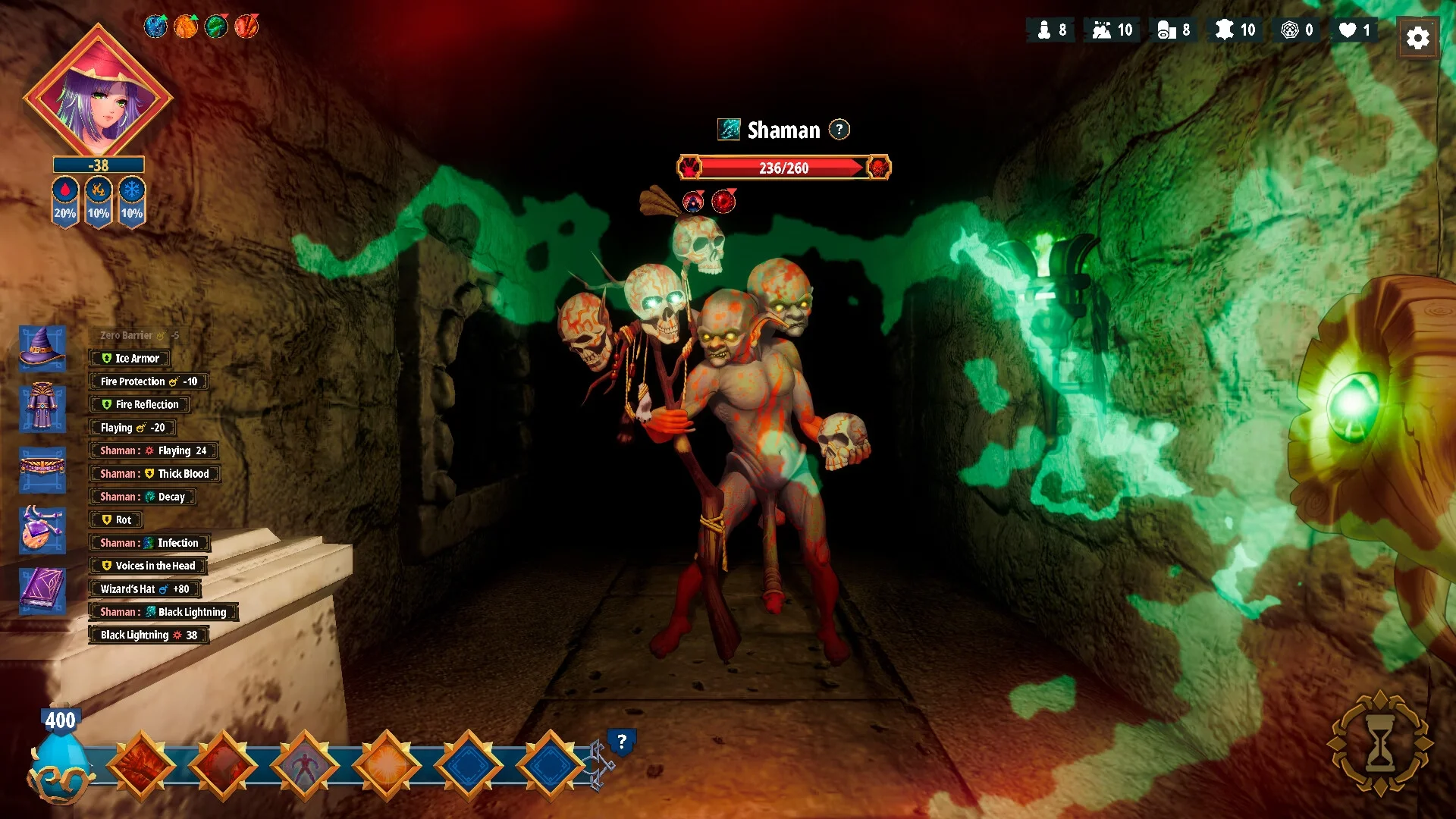1456x819 pixels.
Task: Choose the ornate belt equipment slot
Action: click(x=42, y=468)
